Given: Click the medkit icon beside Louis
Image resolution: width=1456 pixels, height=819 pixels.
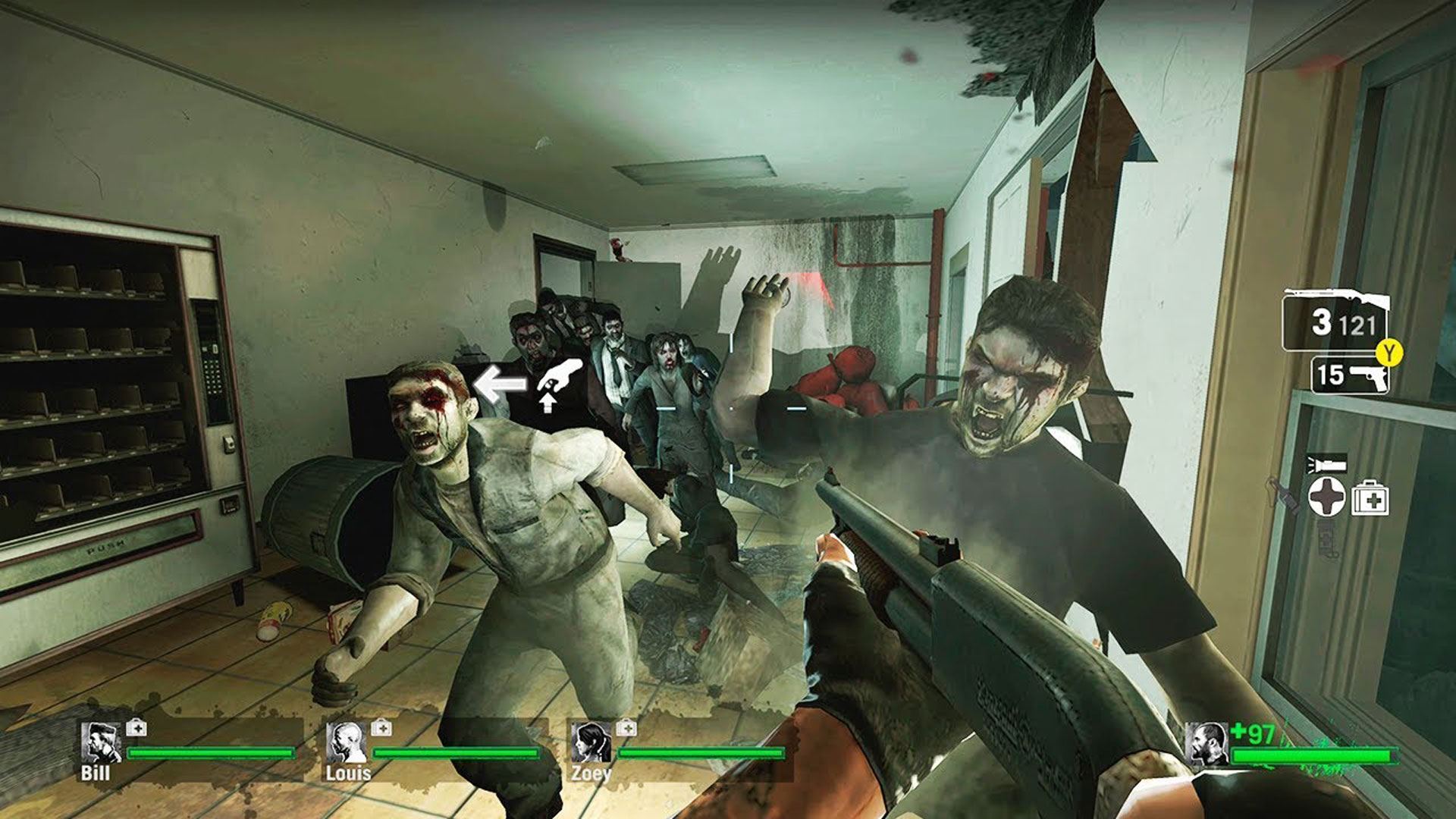Looking at the screenshot, I should click(381, 728).
